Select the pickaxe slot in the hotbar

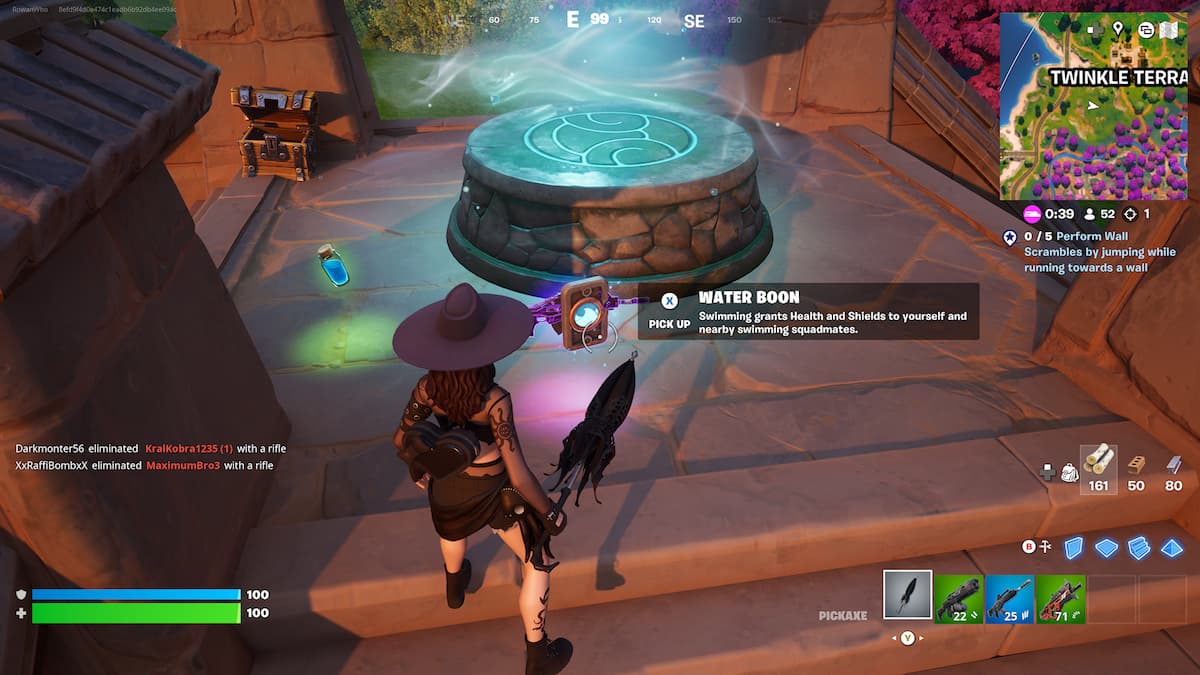click(x=908, y=596)
